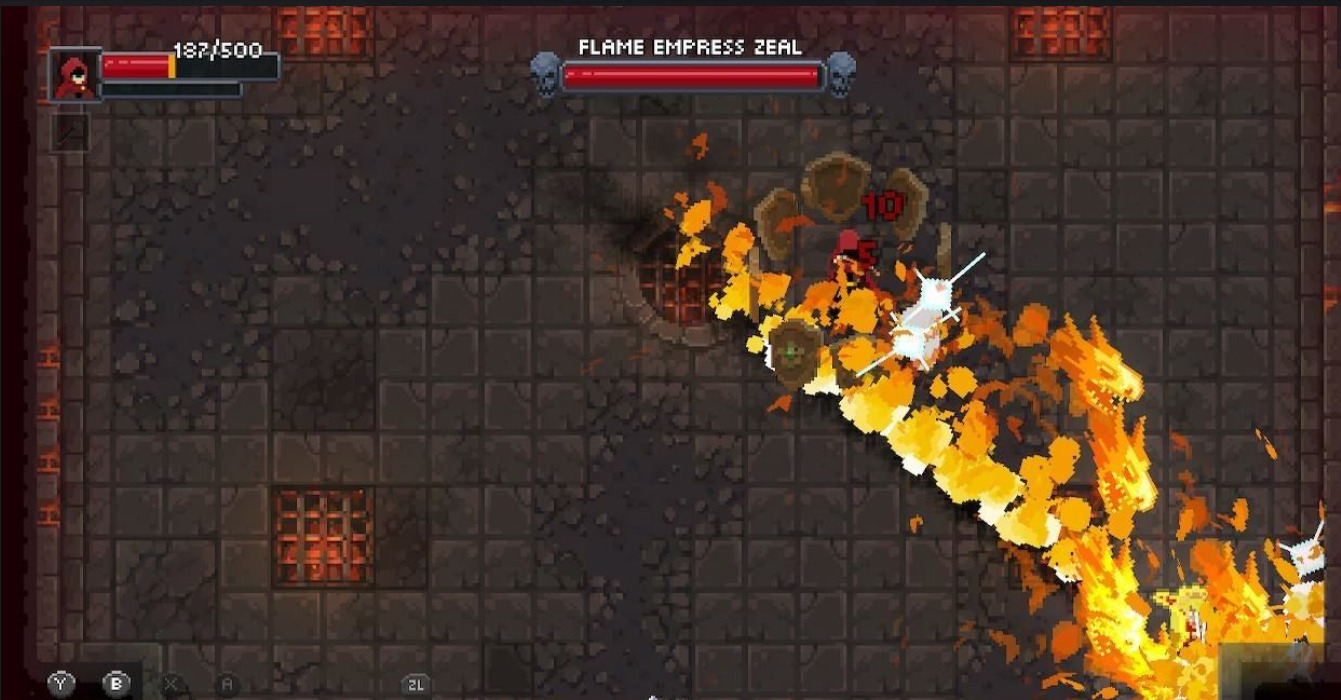
Task: Select the relic slot below the portrait
Action: [x=70, y=132]
